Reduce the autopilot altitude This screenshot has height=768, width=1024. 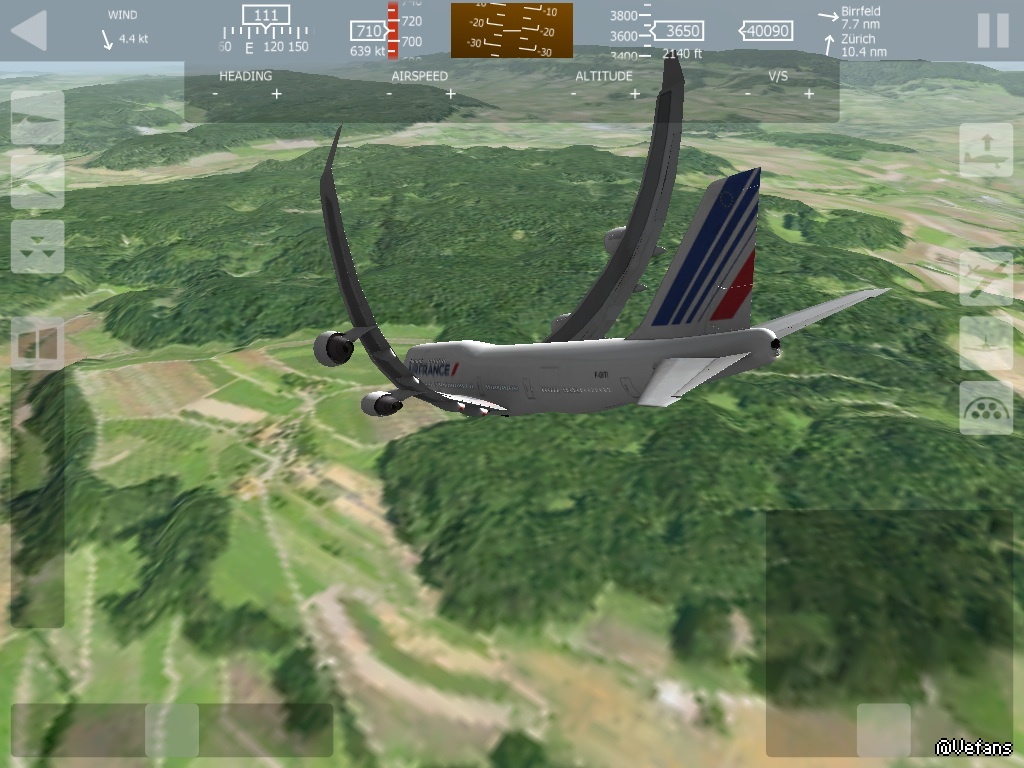[574, 94]
